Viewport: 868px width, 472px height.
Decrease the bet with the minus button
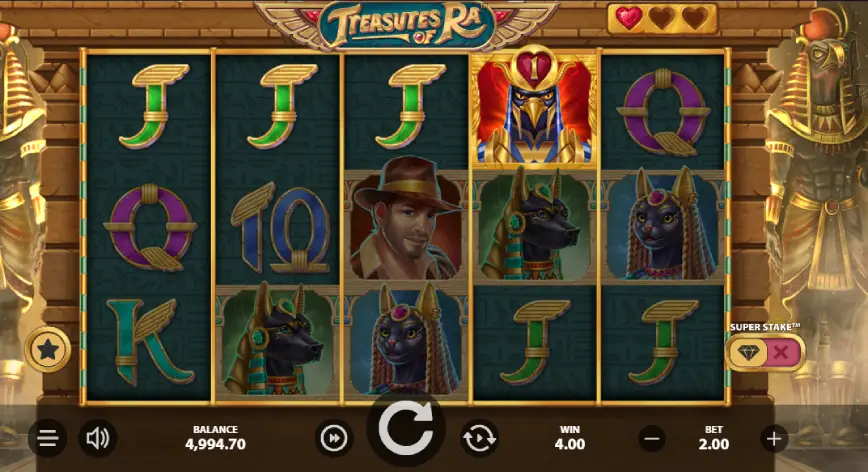point(652,438)
